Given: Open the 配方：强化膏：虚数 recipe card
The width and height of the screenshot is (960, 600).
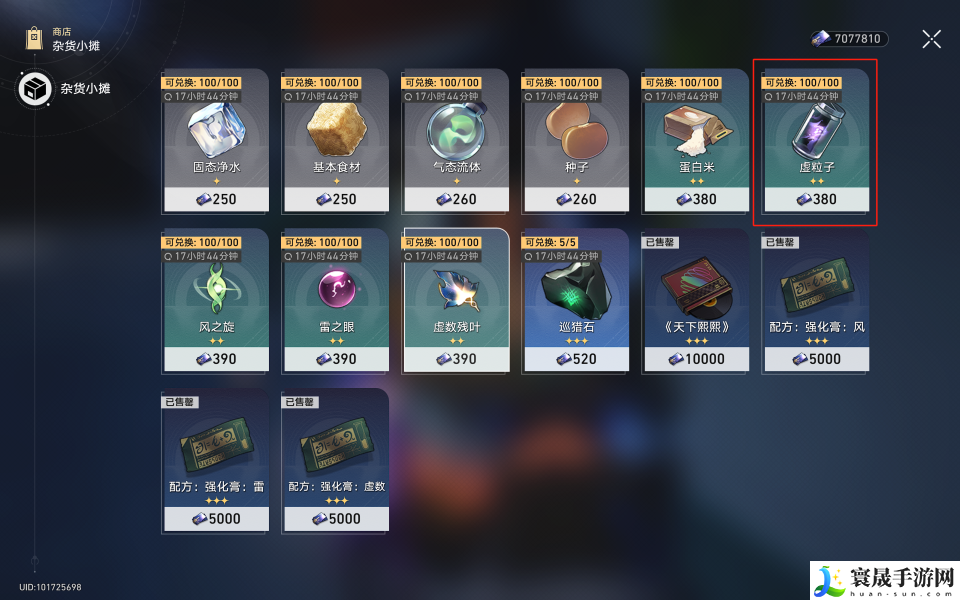Looking at the screenshot, I should (335, 460).
